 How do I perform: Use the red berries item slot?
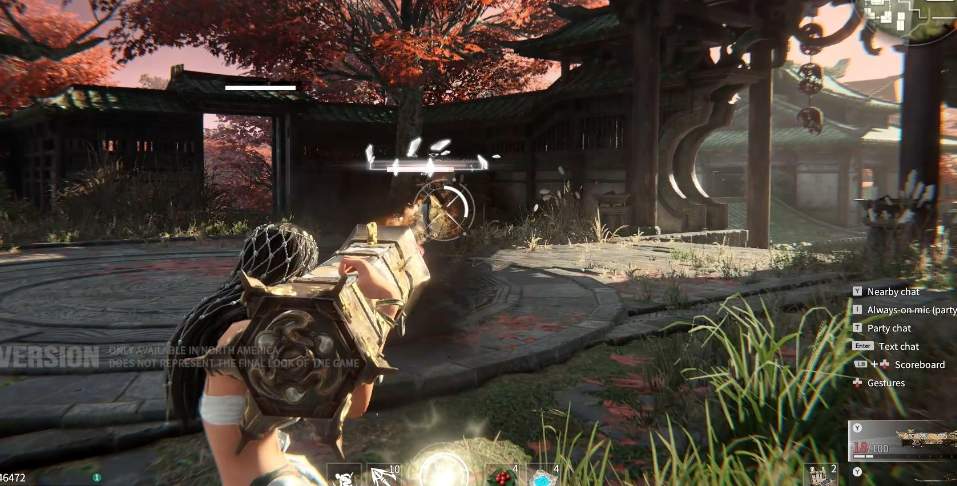coord(502,476)
